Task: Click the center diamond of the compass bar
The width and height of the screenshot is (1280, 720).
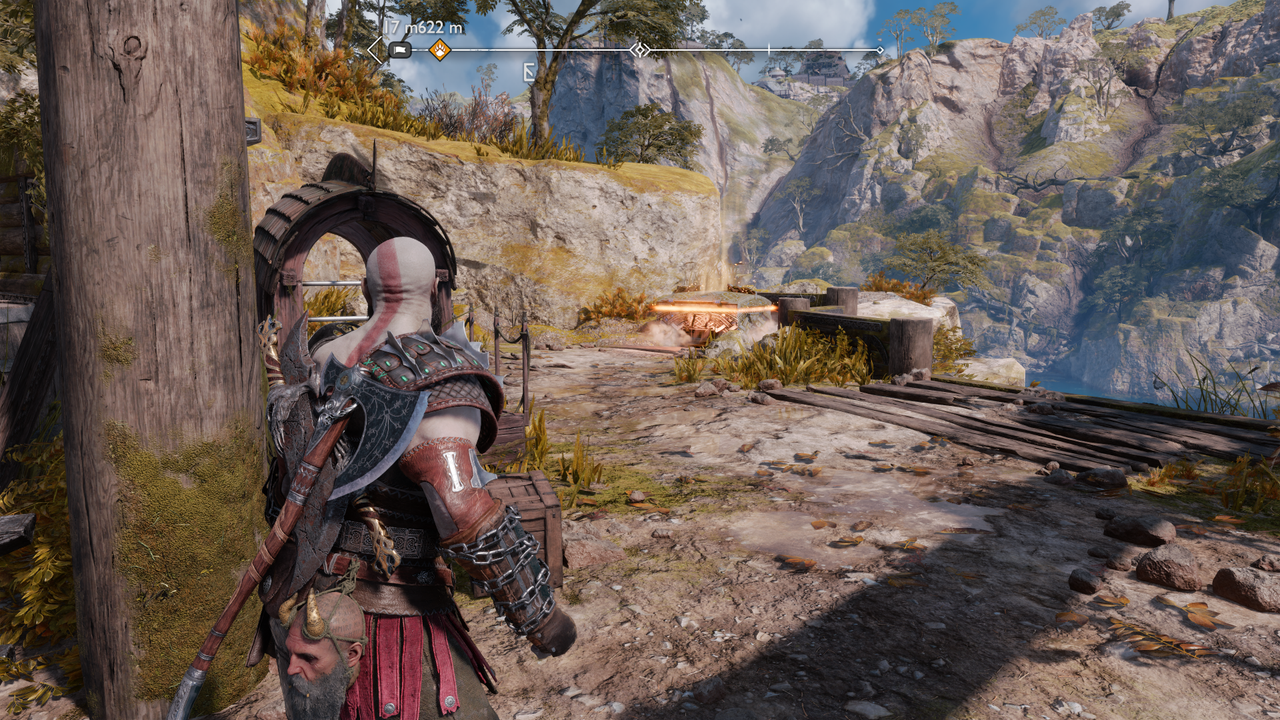Action: click(639, 49)
